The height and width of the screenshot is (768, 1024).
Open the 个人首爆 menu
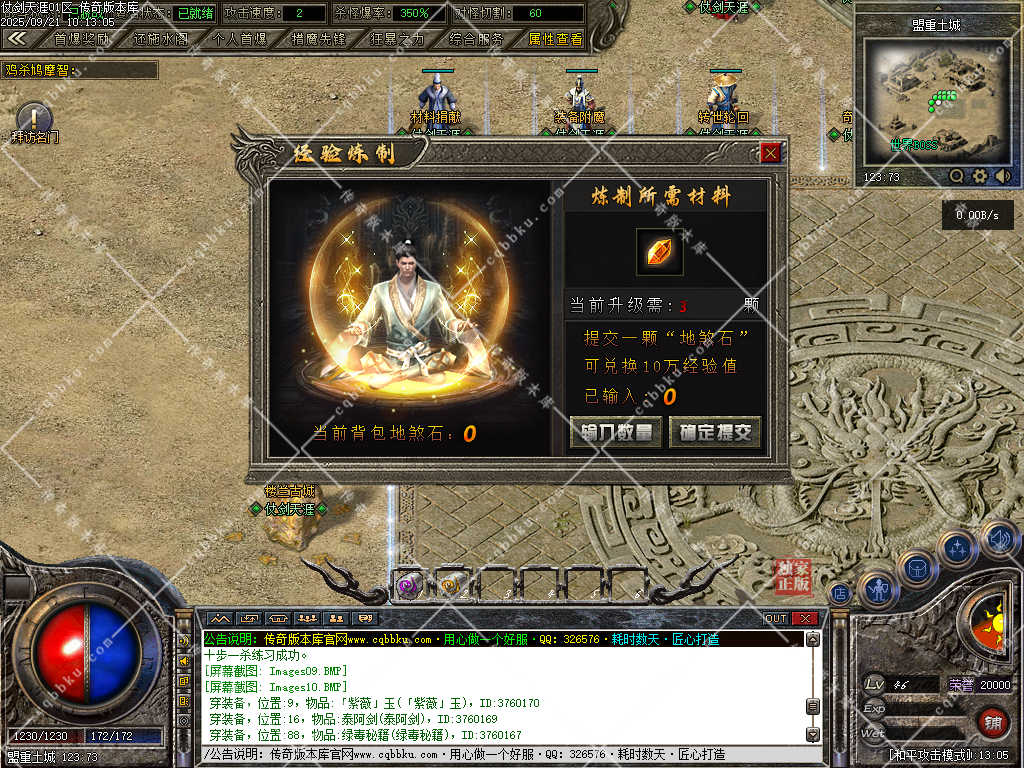(240, 39)
